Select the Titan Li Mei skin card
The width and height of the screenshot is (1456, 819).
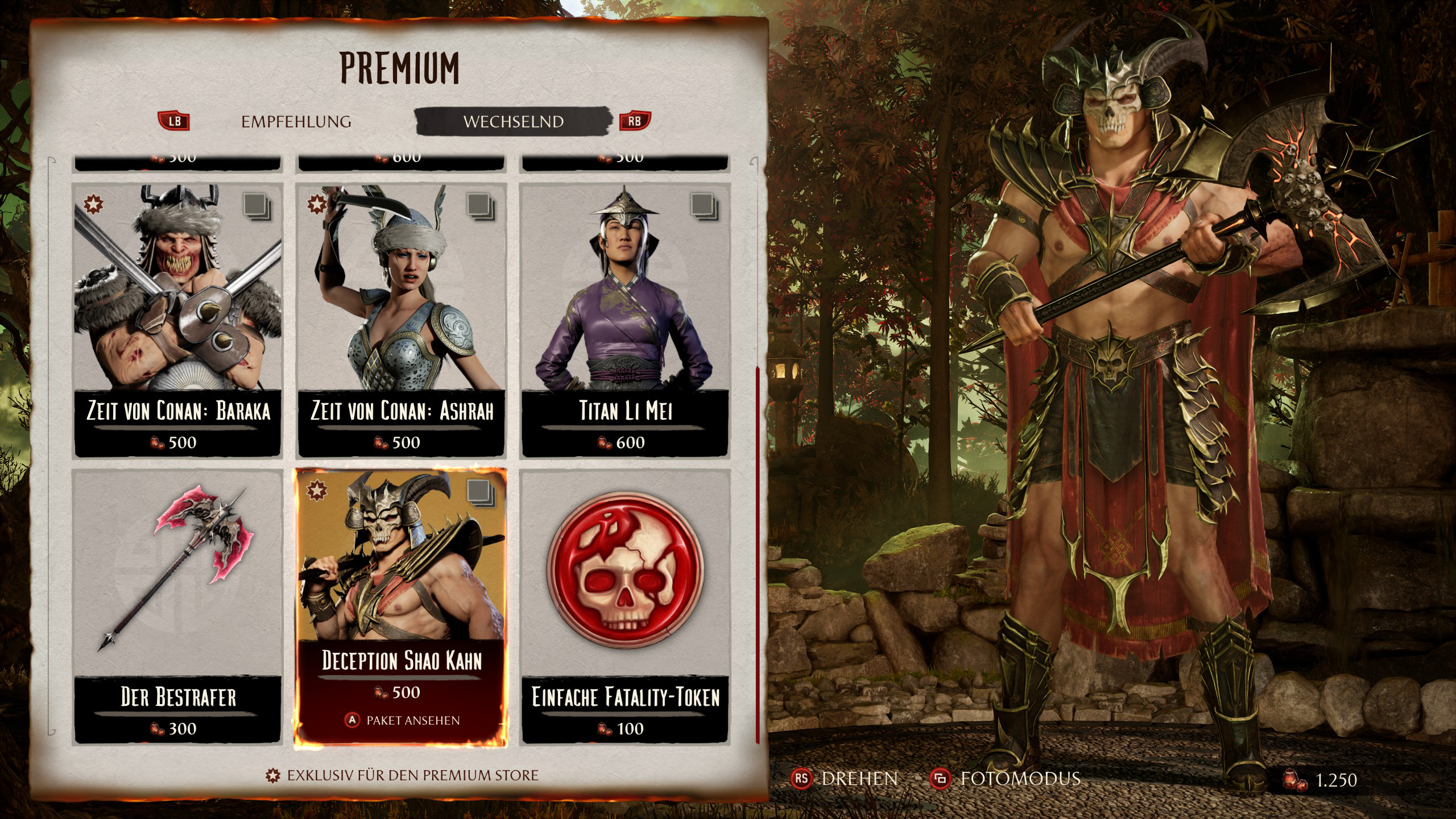[625, 320]
